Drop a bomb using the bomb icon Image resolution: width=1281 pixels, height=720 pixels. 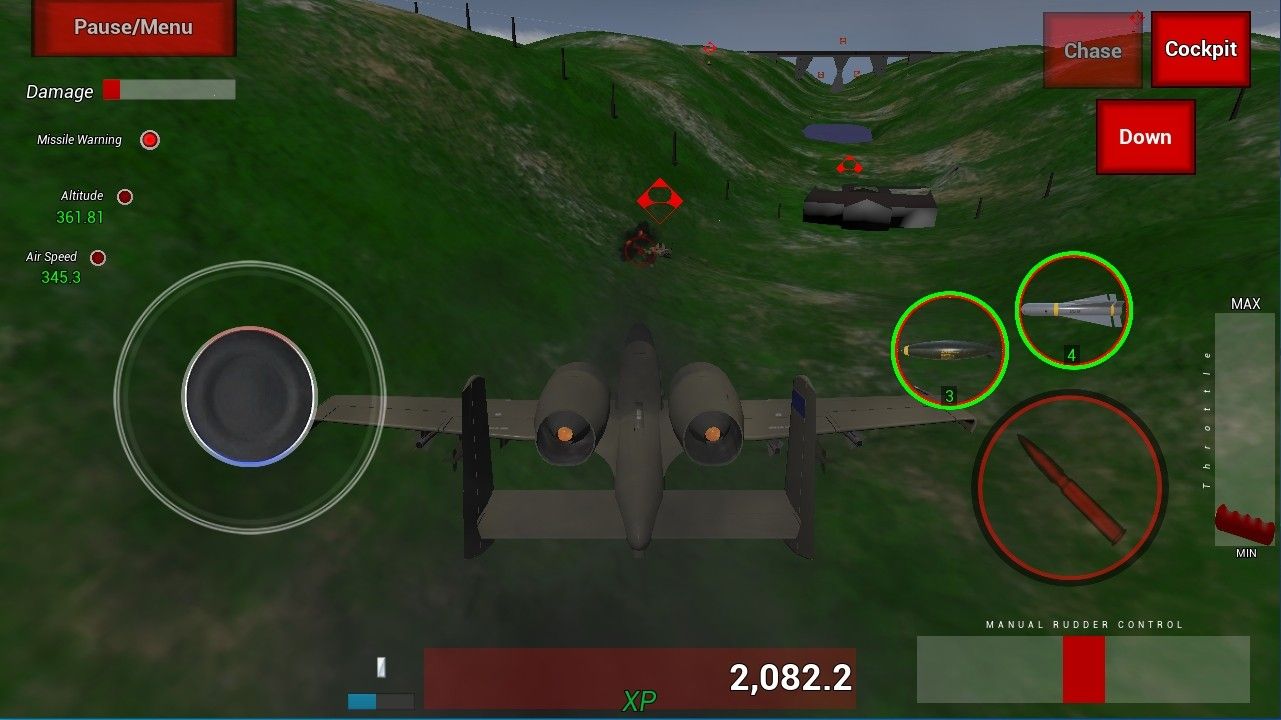click(x=949, y=350)
